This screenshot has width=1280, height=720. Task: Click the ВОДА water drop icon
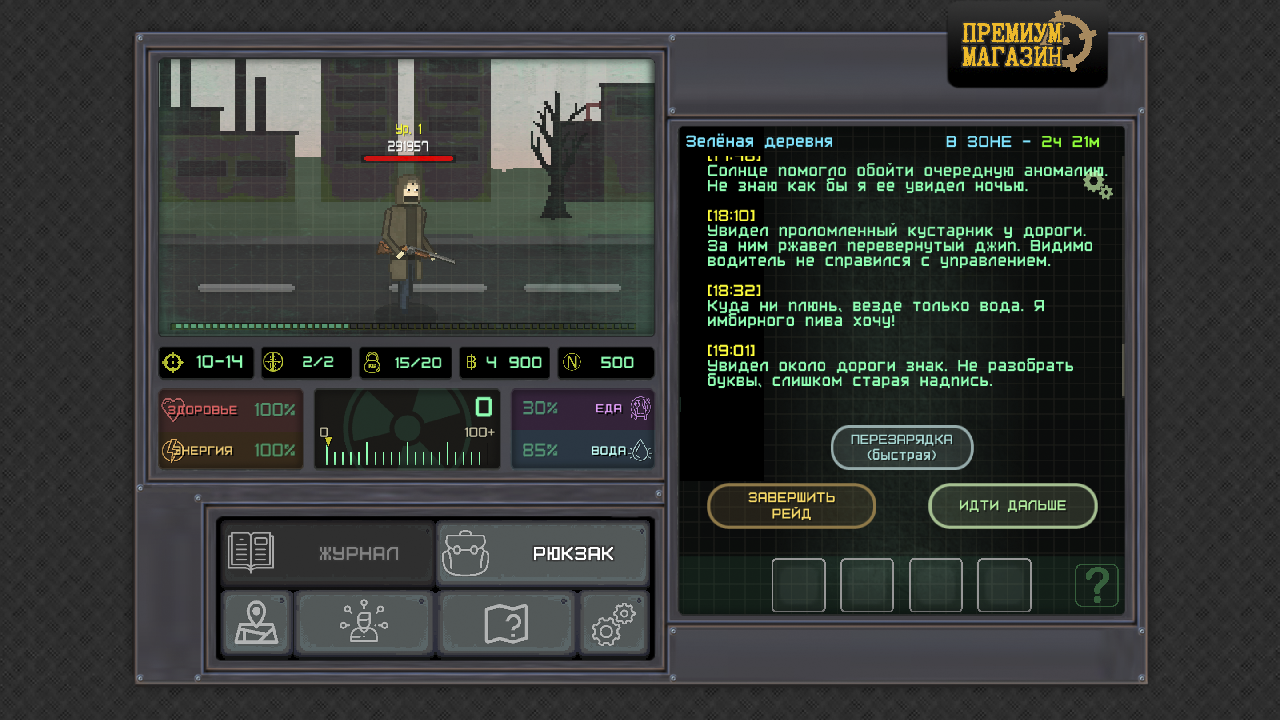[642, 450]
